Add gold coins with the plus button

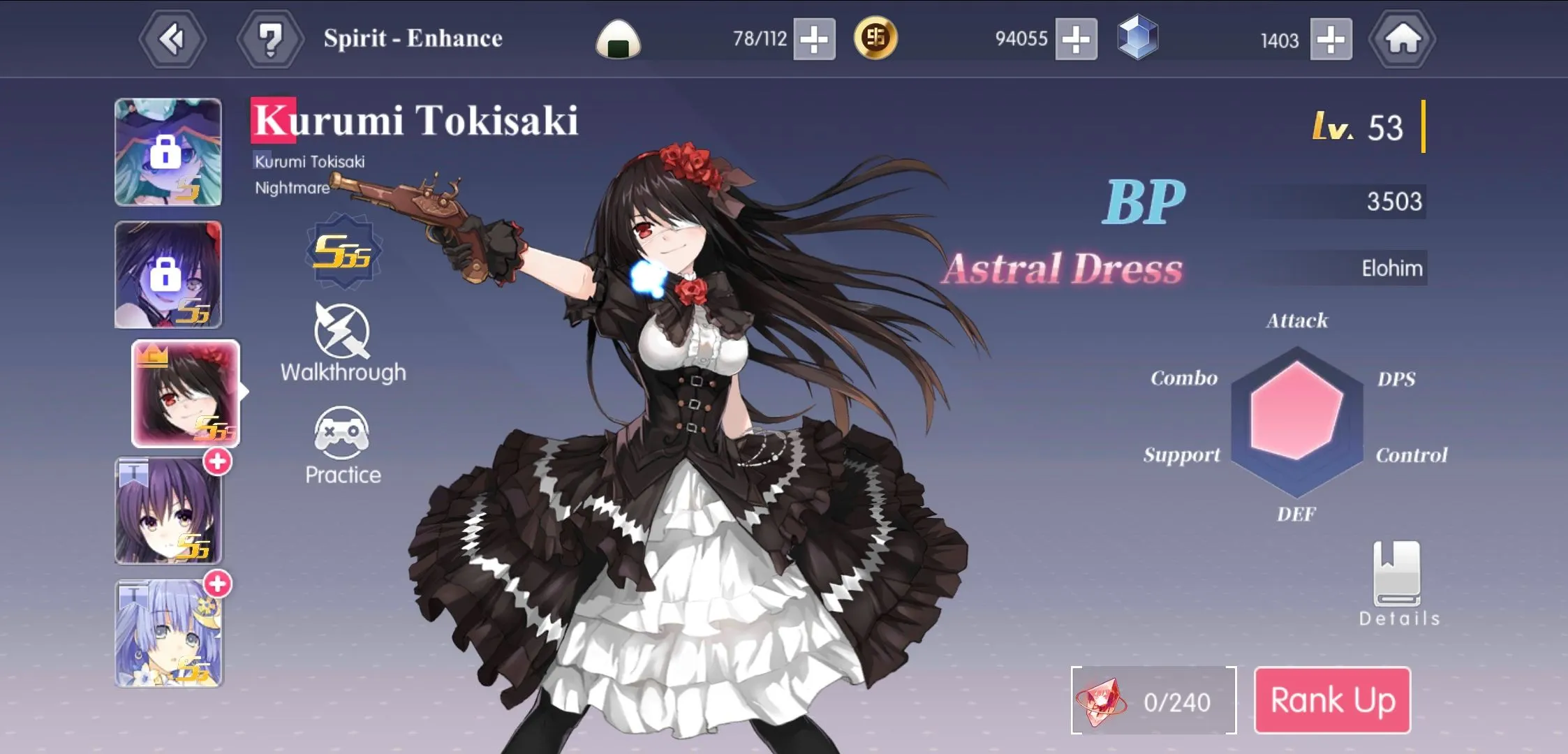[1076, 39]
